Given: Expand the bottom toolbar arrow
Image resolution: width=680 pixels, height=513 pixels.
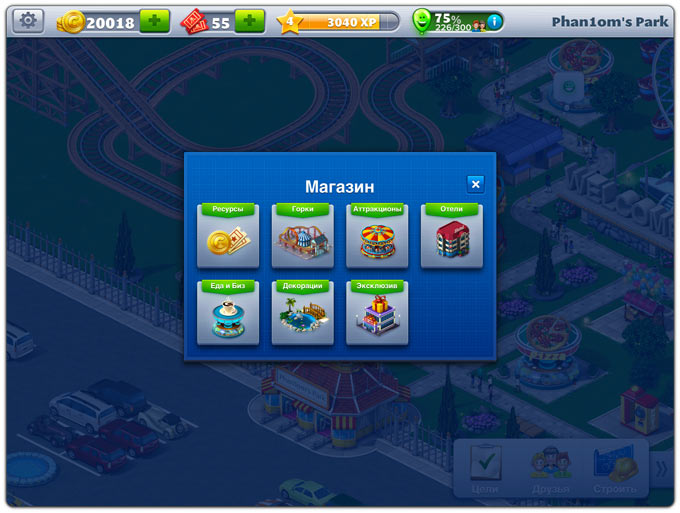Looking at the screenshot, I should [660, 466].
